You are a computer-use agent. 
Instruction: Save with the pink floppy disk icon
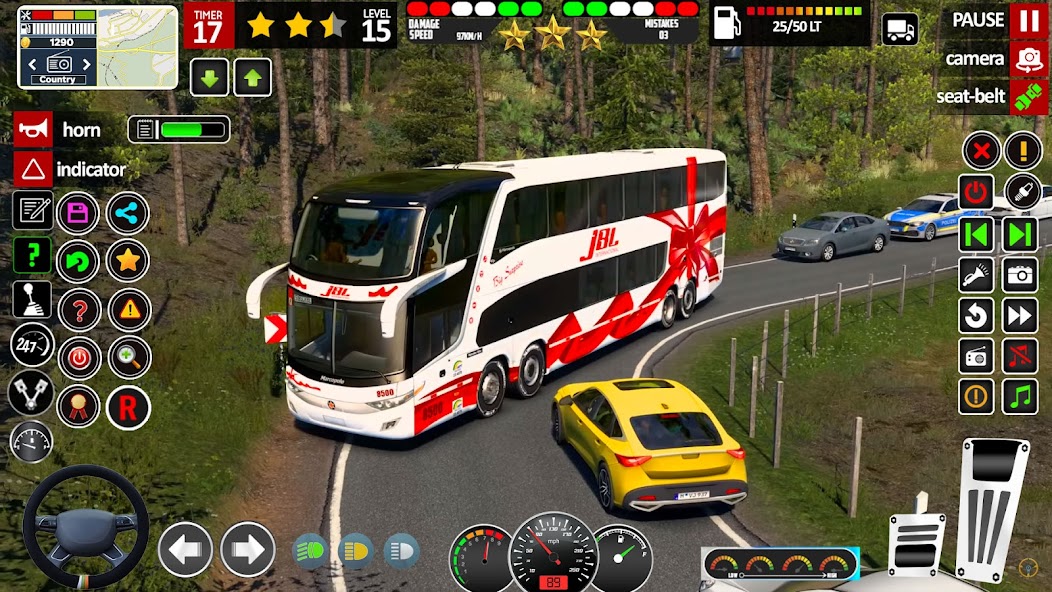(78, 213)
